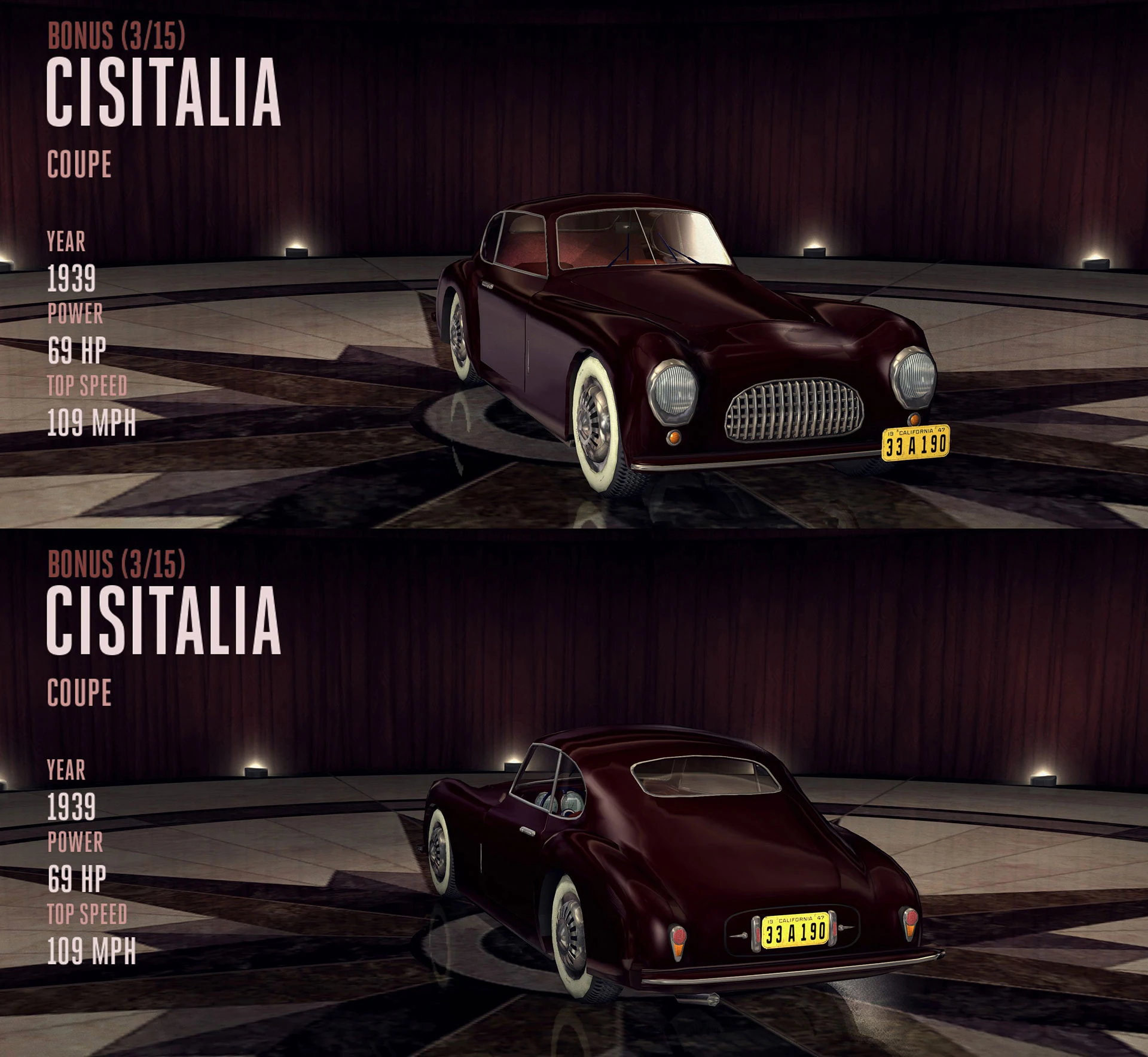
Task: Click the CISITALIA title heading
Action: point(164,90)
